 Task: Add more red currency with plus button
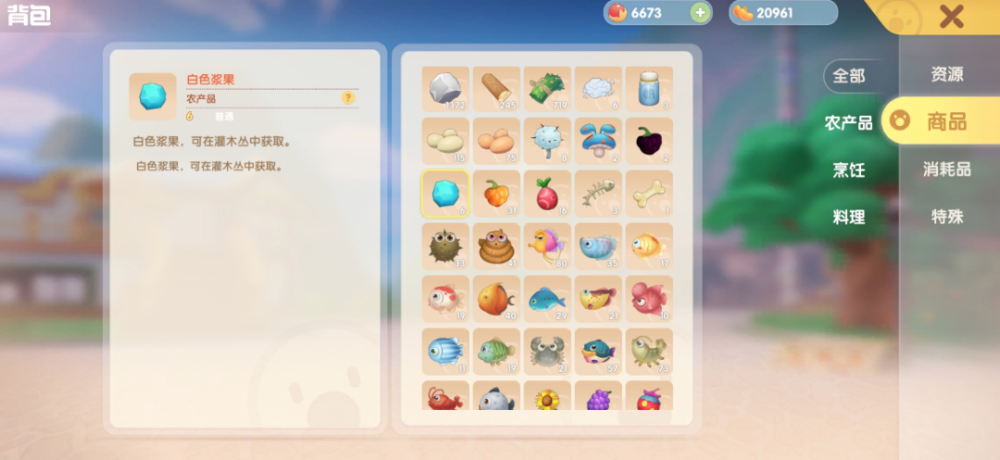tap(700, 13)
